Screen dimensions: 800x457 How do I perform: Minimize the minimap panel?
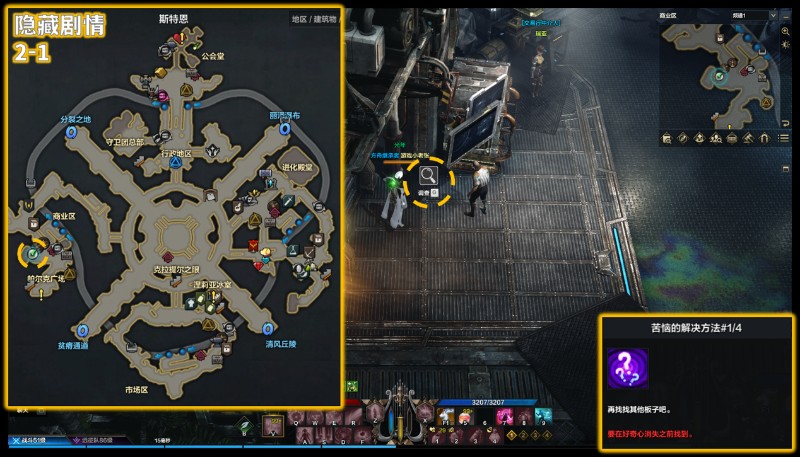788,16
